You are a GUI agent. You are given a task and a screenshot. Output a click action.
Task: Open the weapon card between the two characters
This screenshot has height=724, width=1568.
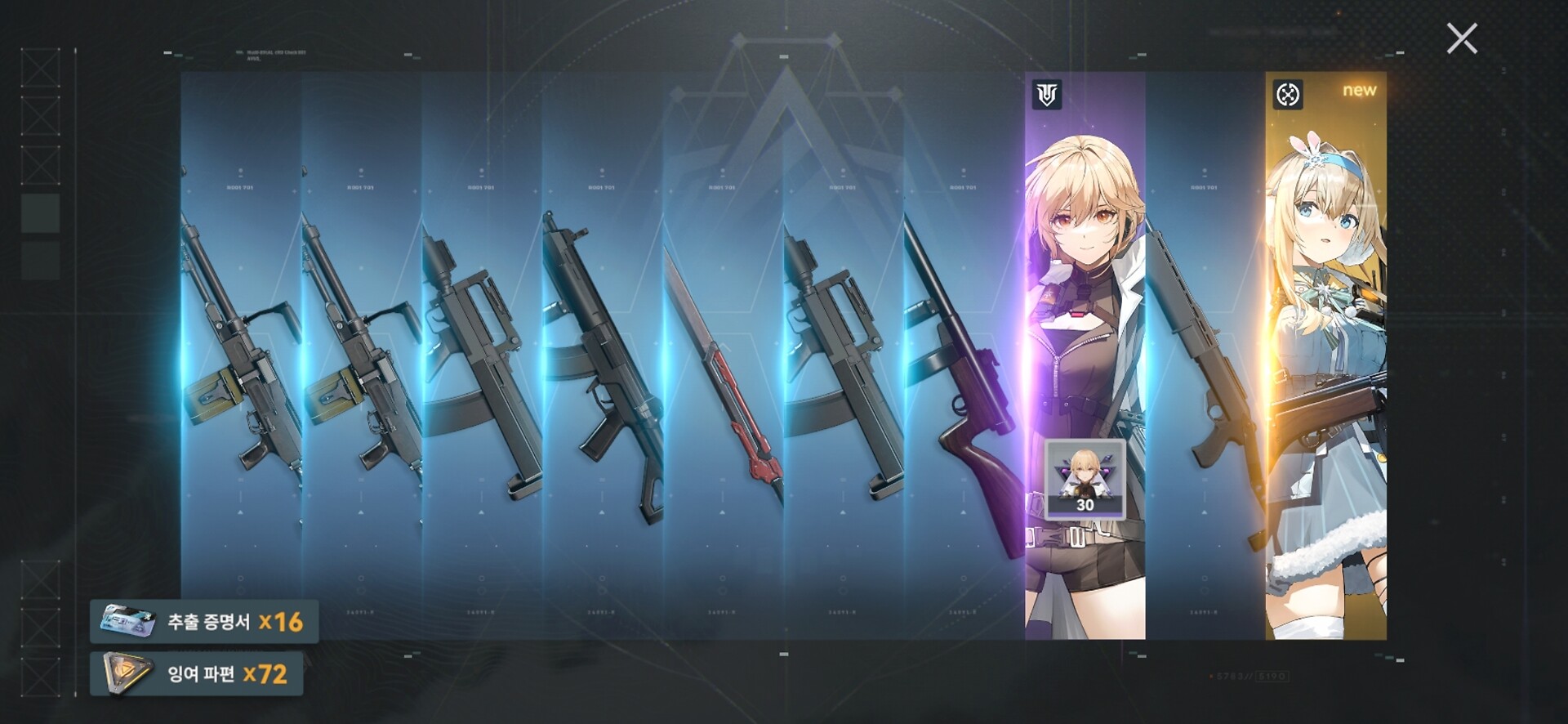pos(1205,355)
